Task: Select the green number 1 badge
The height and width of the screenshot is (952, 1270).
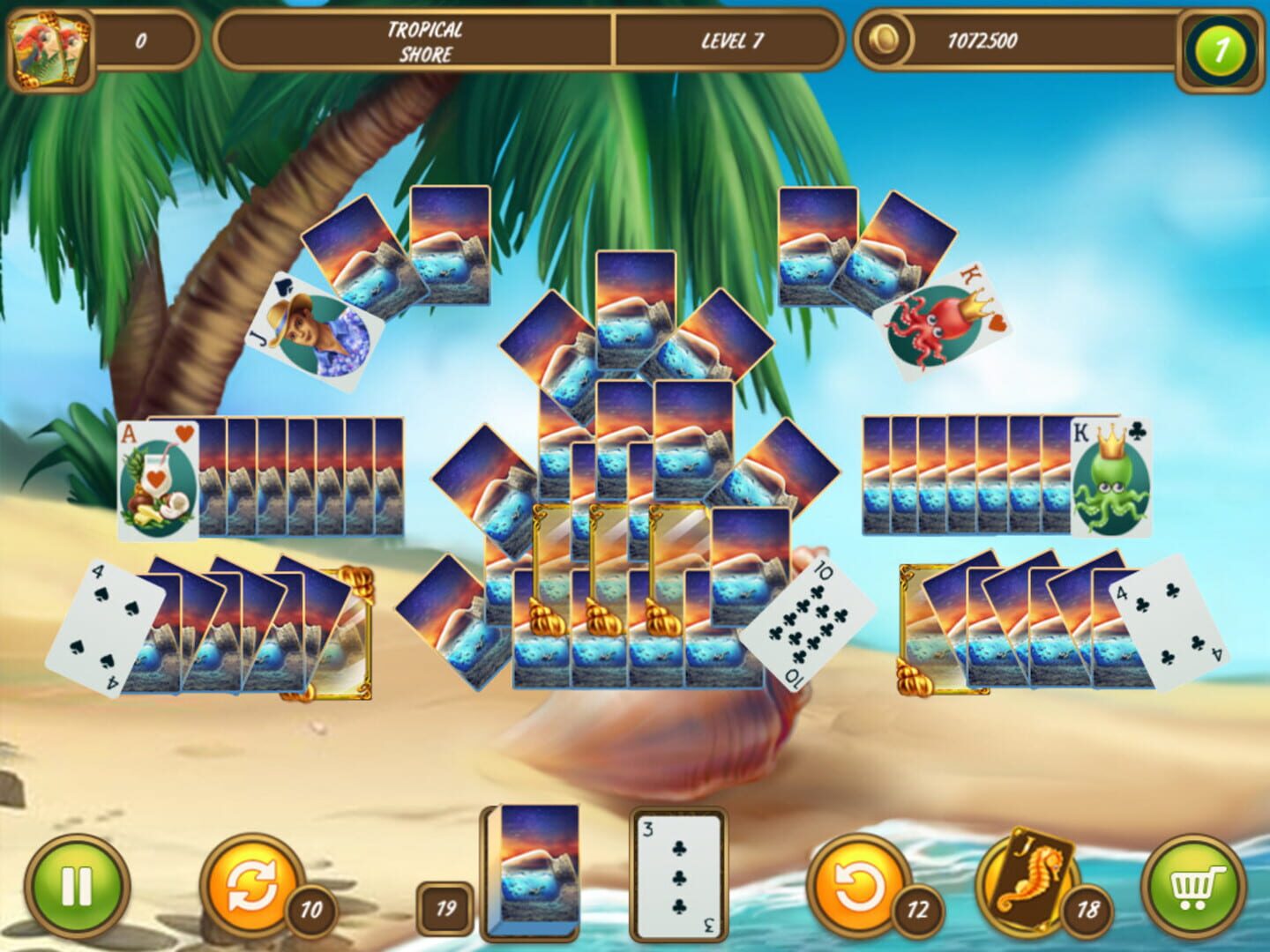Action: [x=1221, y=41]
